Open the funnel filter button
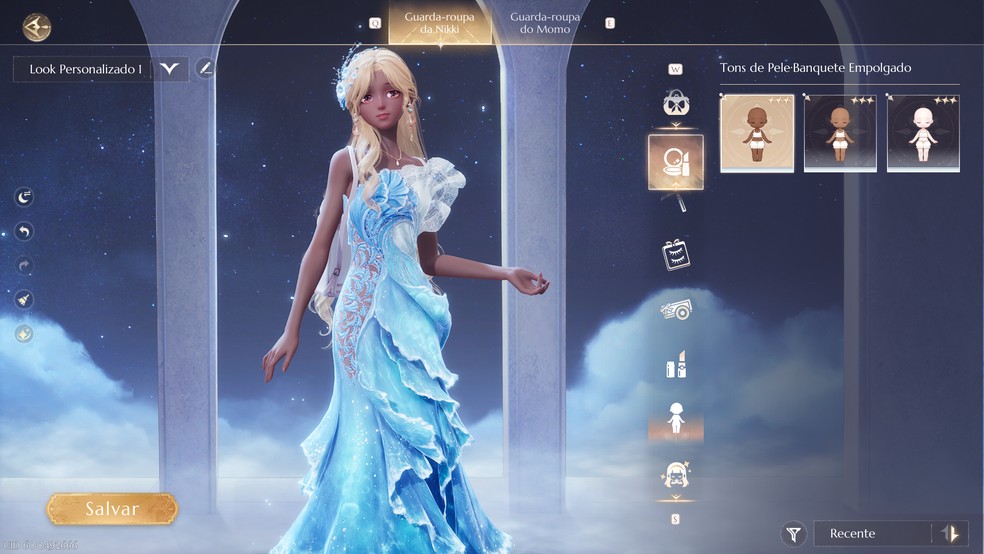This screenshot has height=554, width=984. [x=793, y=534]
